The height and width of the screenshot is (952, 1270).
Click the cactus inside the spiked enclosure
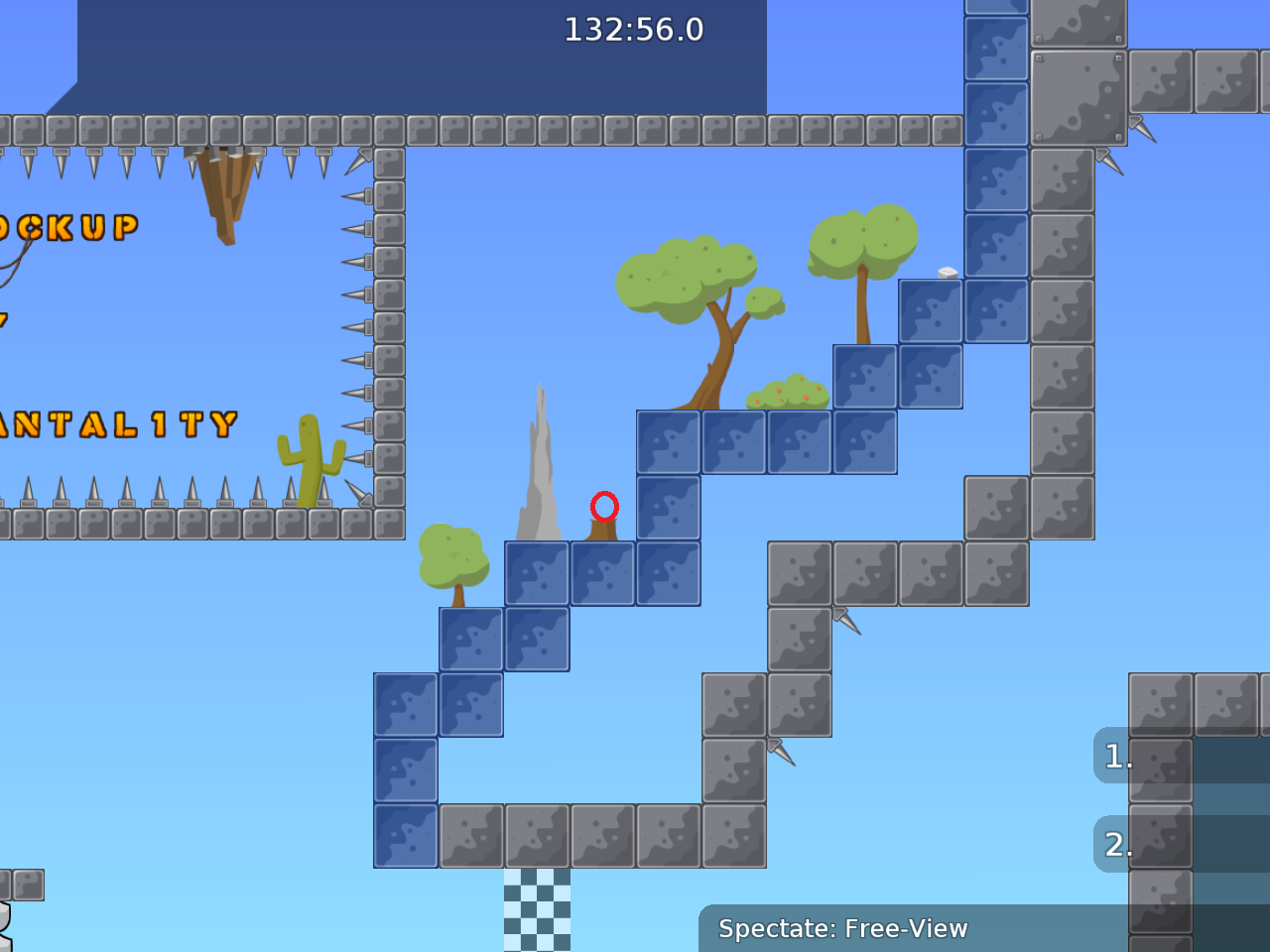310,456
